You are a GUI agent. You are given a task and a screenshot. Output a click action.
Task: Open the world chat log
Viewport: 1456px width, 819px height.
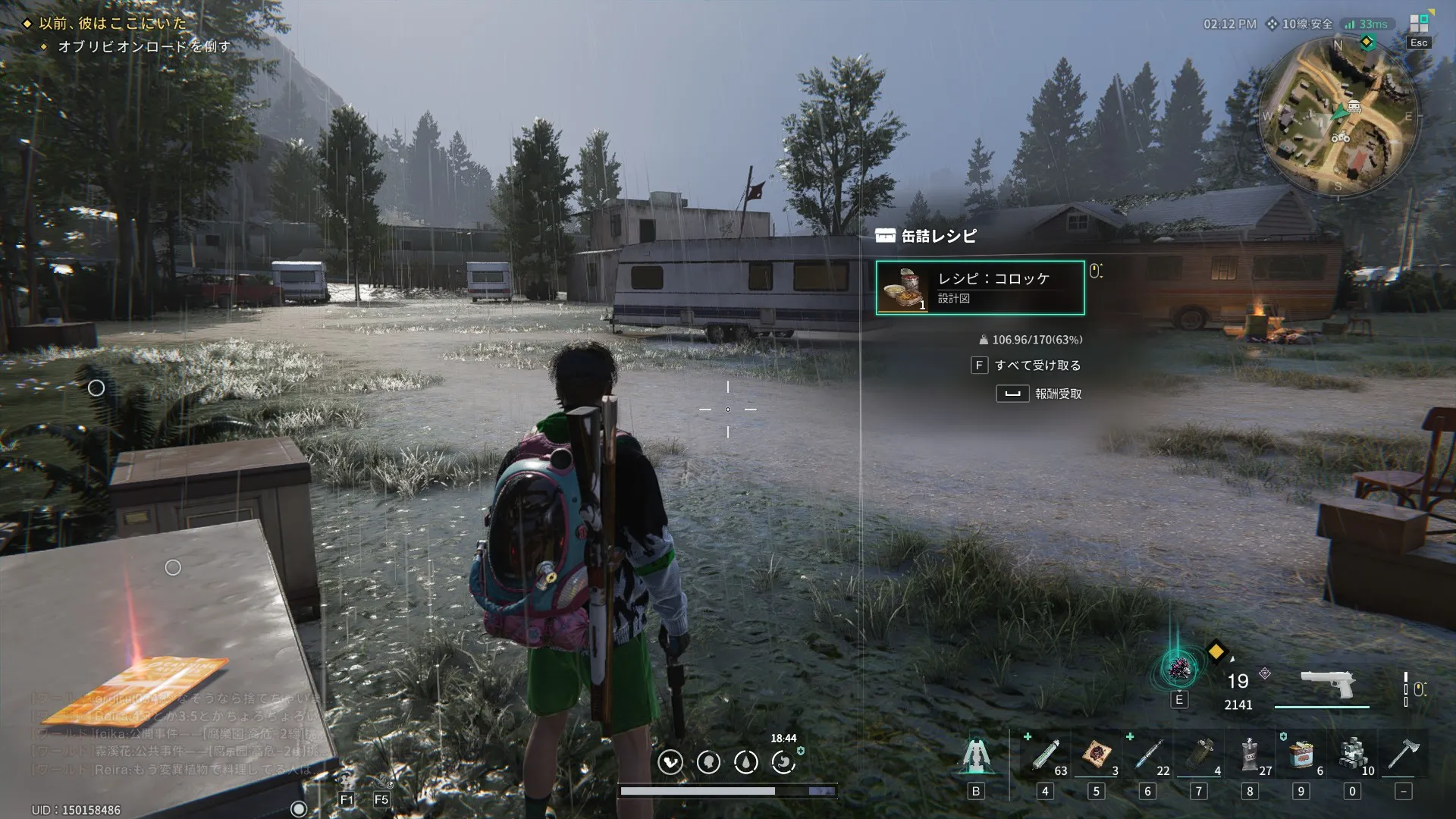(x=174, y=733)
